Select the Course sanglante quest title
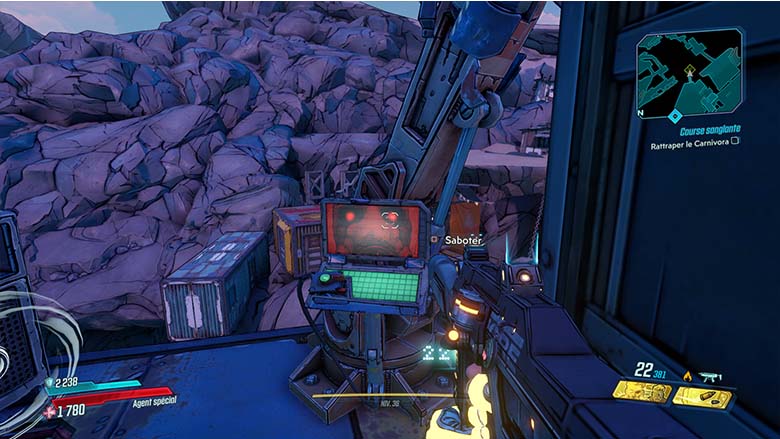 click(710, 131)
